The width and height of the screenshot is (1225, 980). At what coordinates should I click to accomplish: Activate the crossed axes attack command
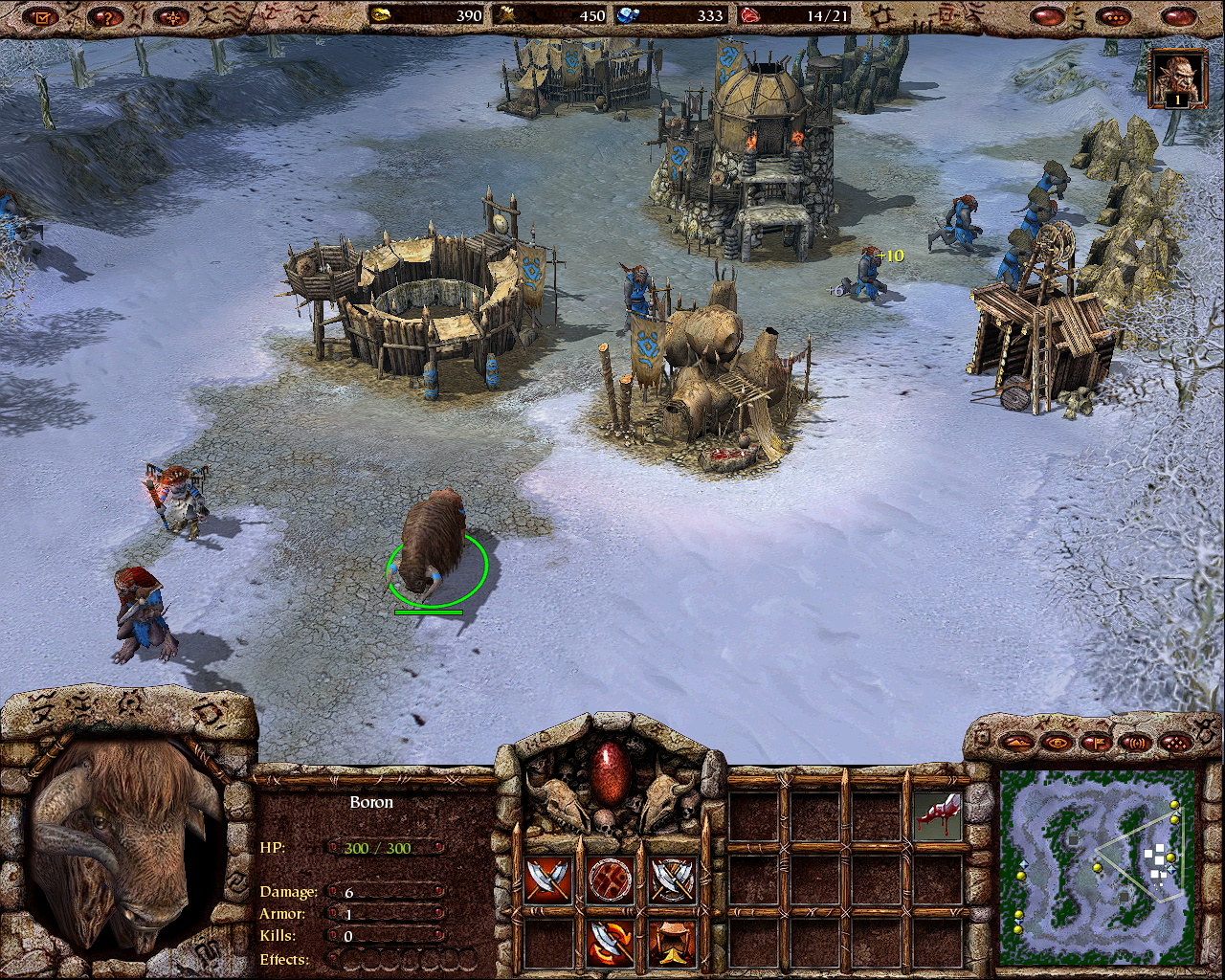pos(547,880)
